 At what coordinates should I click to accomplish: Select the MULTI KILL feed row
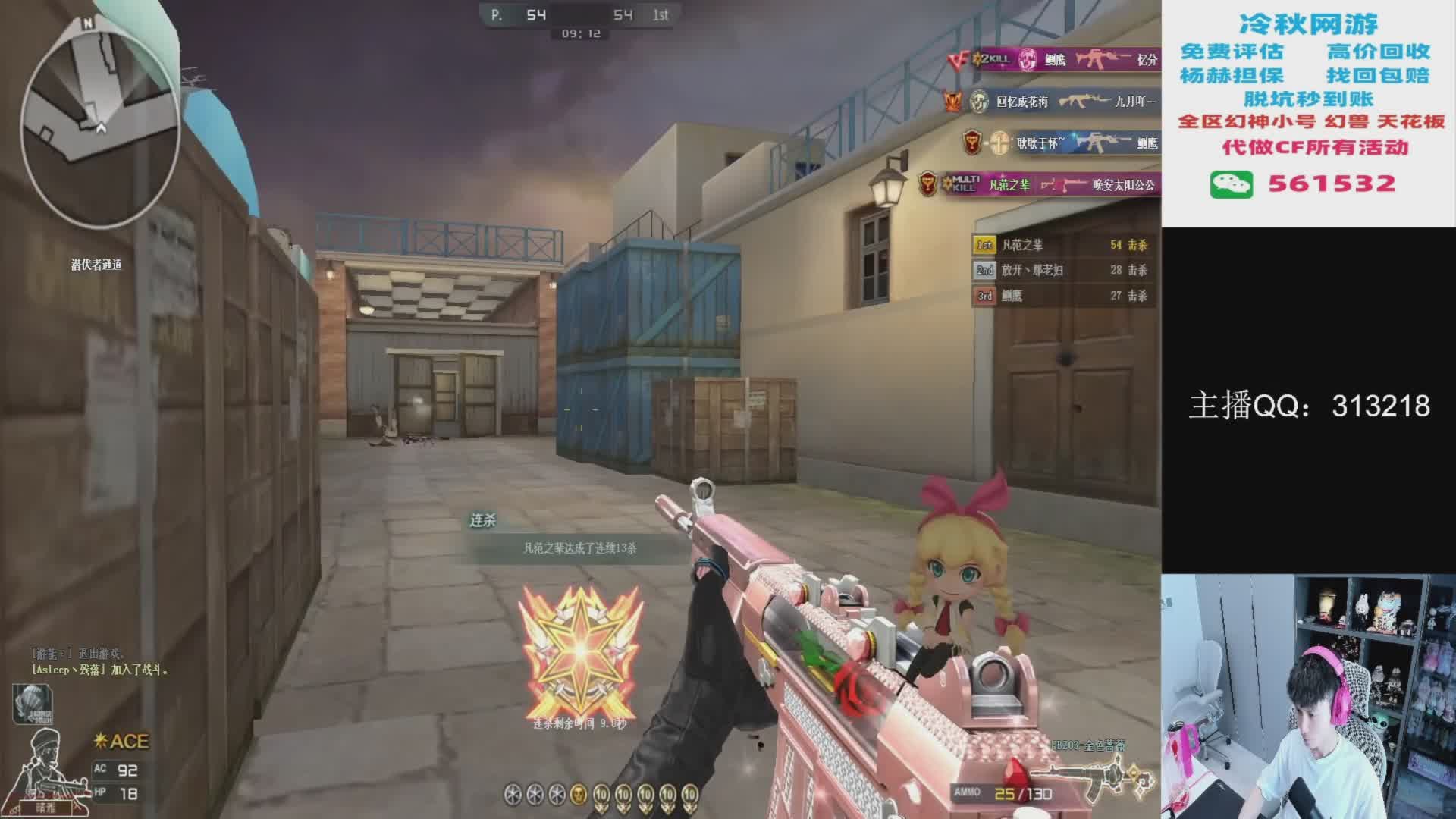[1039, 184]
